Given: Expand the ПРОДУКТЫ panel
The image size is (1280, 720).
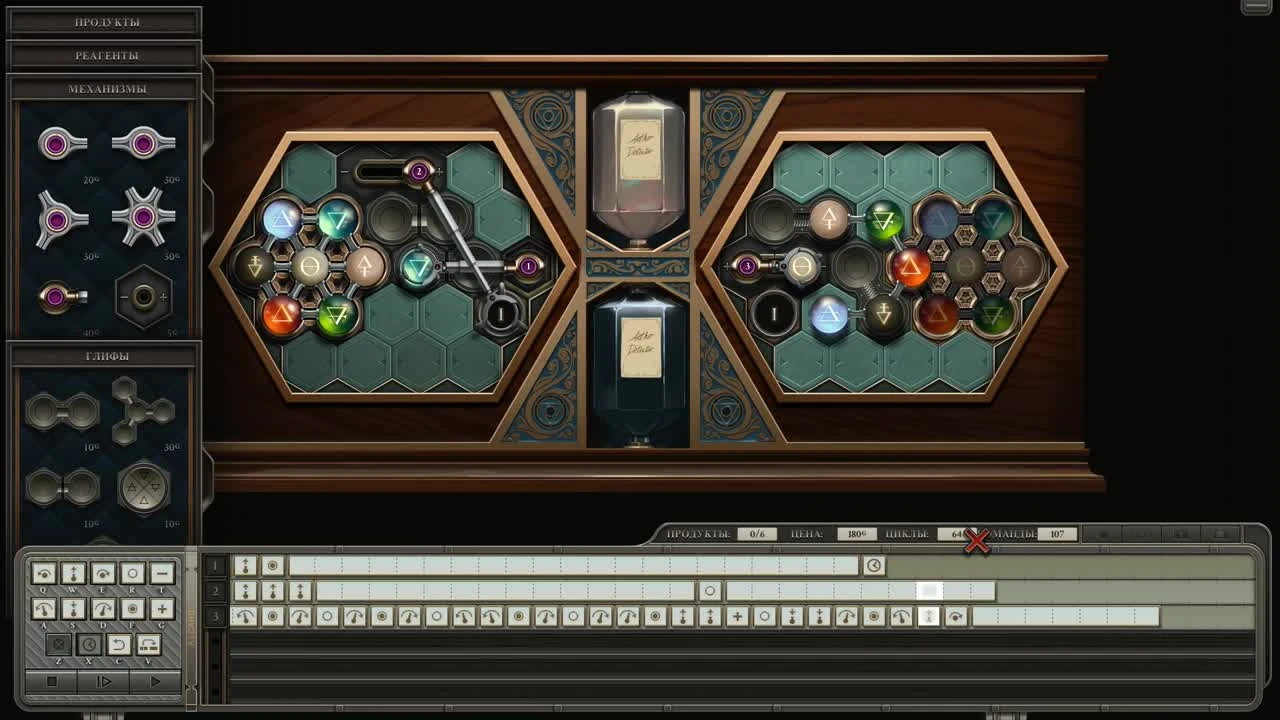Looking at the screenshot, I should [103, 20].
